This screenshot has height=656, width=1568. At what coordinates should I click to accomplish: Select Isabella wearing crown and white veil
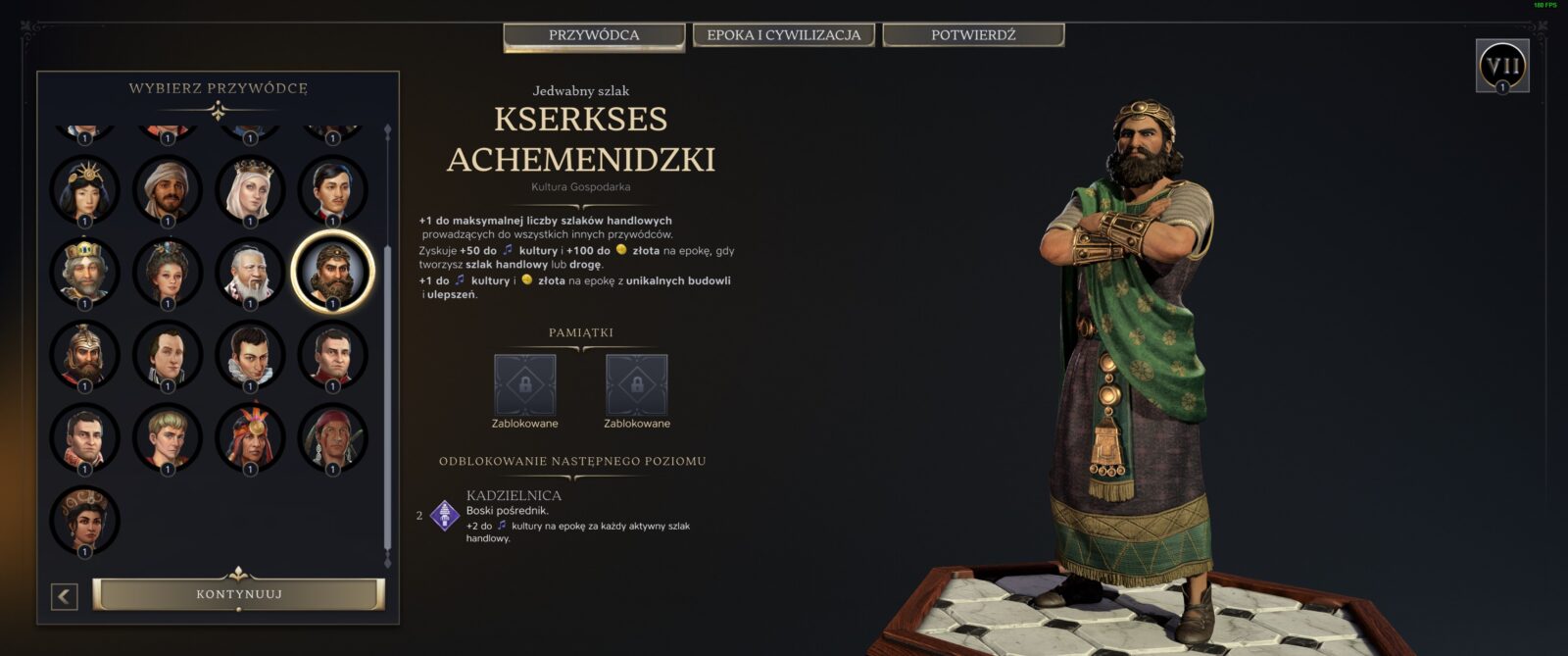click(x=250, y=189)
